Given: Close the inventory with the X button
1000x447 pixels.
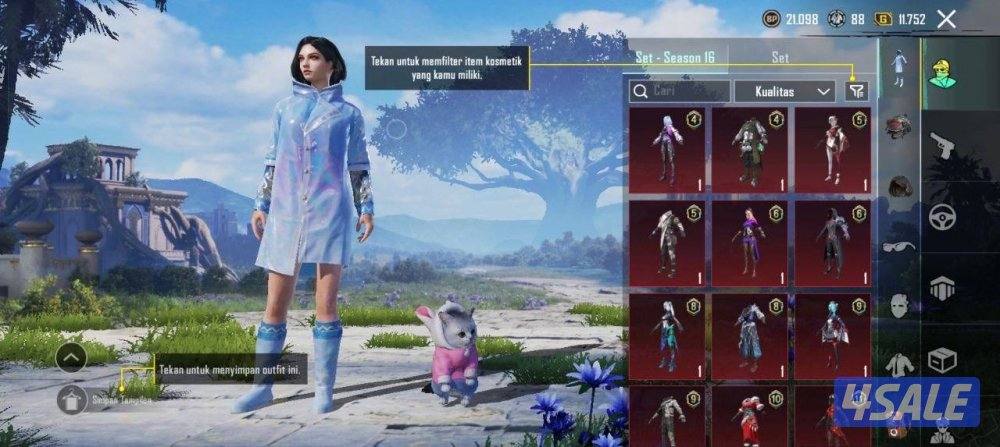Looking at the screenshot, I should pyautogui.click(x=947, y=19).
